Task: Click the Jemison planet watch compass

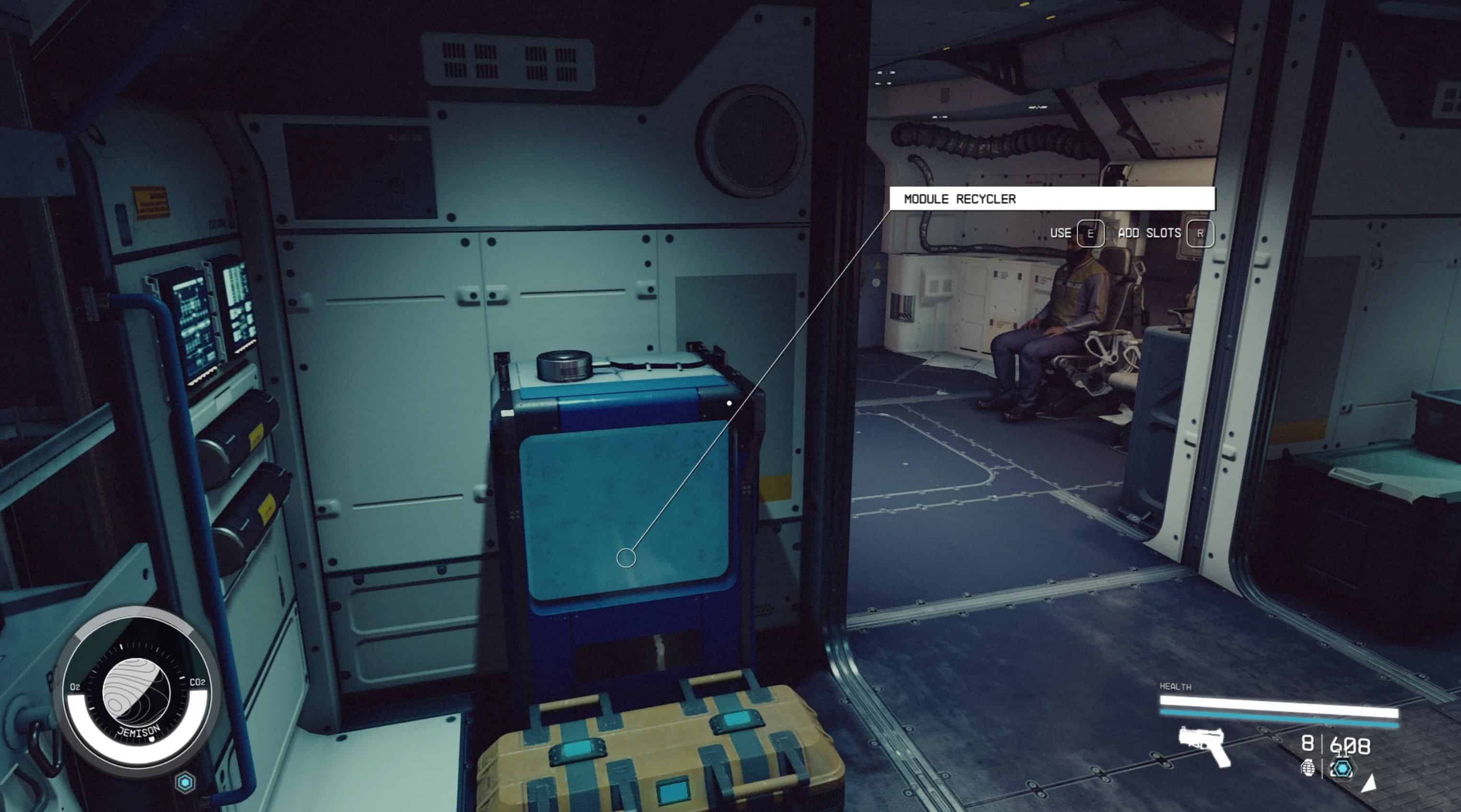Action: click(136, 692)
